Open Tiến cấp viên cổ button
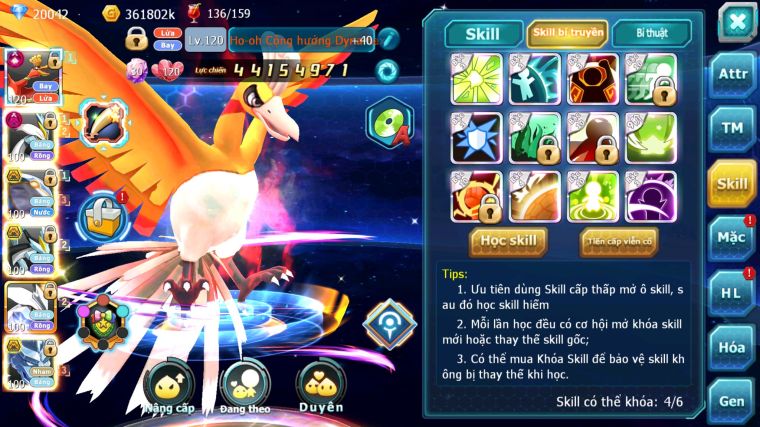The width and height of the screenshot is (760, 427). [618, 241]
